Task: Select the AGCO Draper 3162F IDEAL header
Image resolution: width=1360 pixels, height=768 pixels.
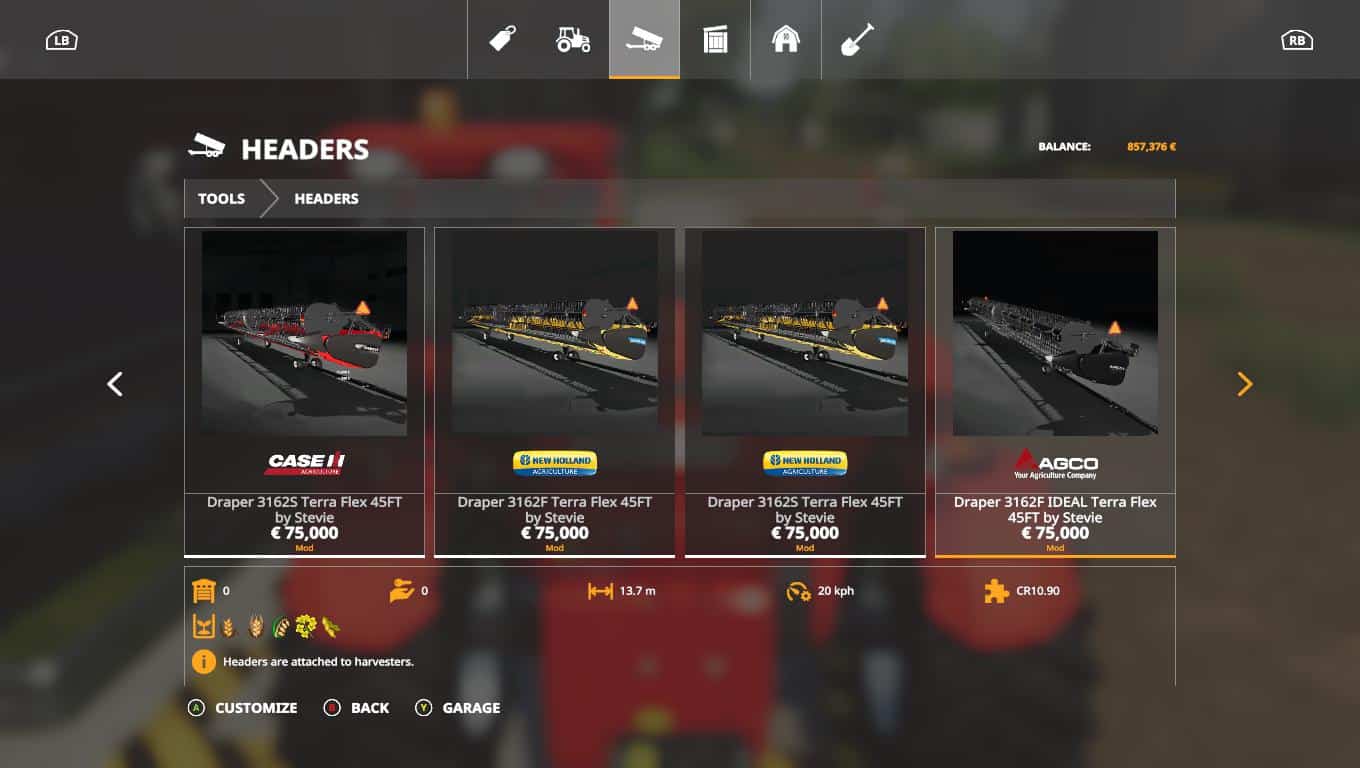Action: coord(1055,391)
